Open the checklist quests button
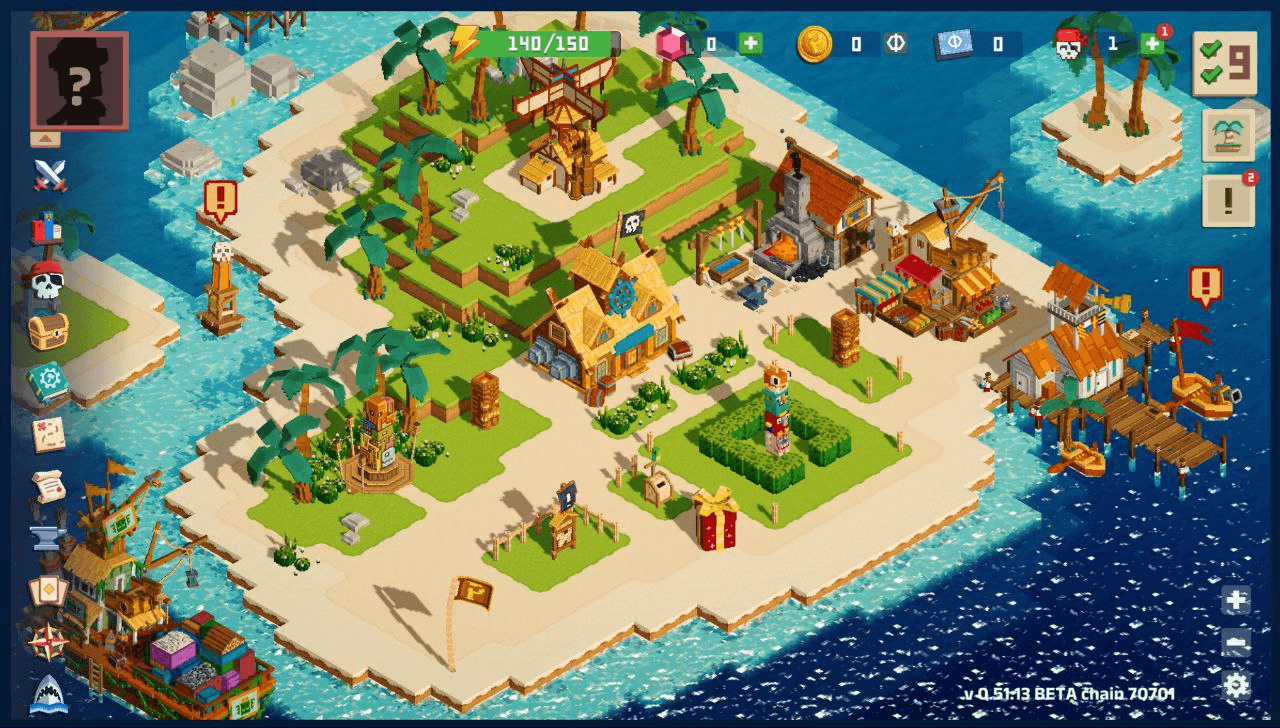This screenshot has height=728, width=1280. (x=1224, y=64)
